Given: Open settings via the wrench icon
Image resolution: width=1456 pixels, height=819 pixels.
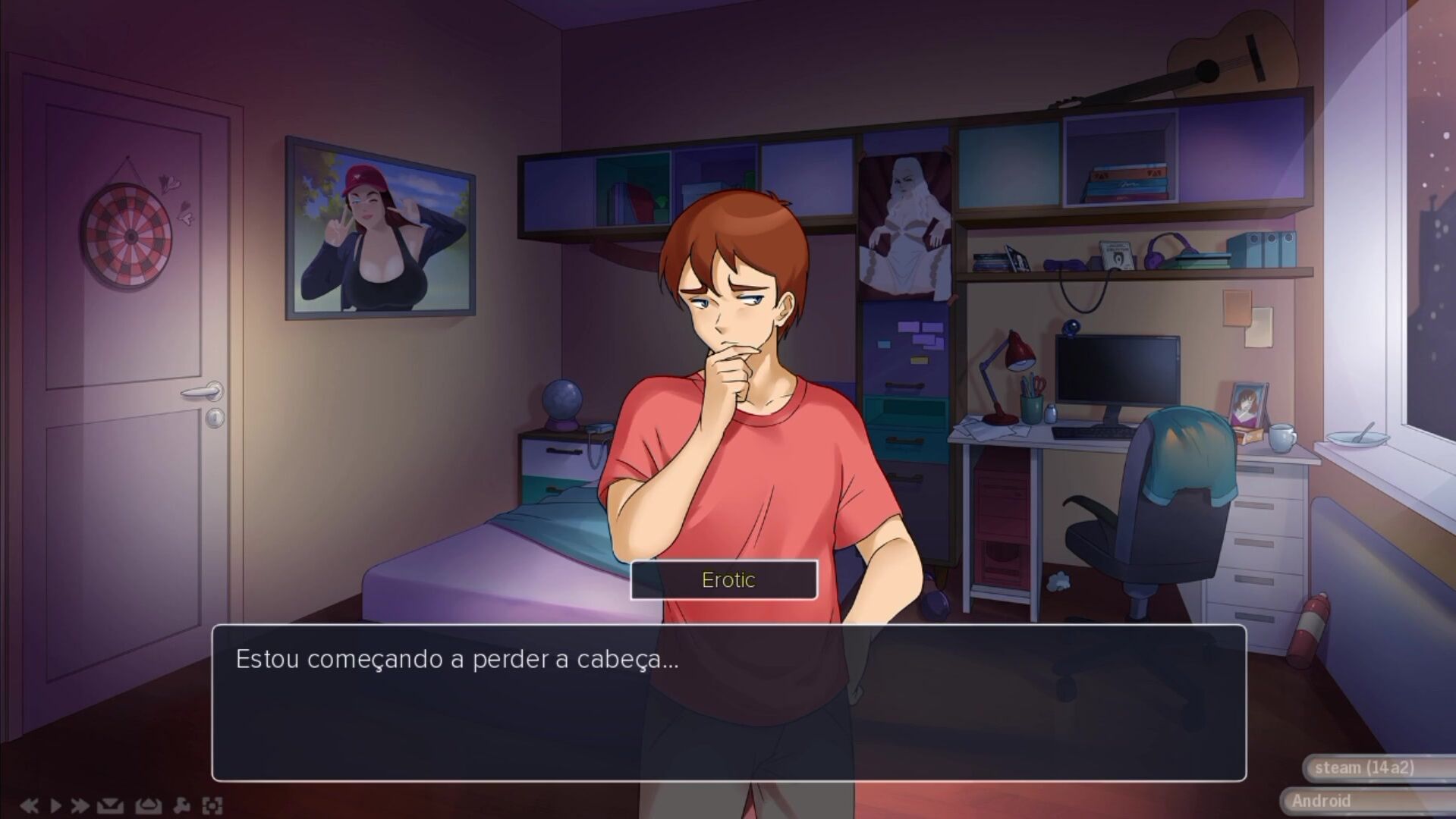Looking at the screenshot, I should click(182, 805).
